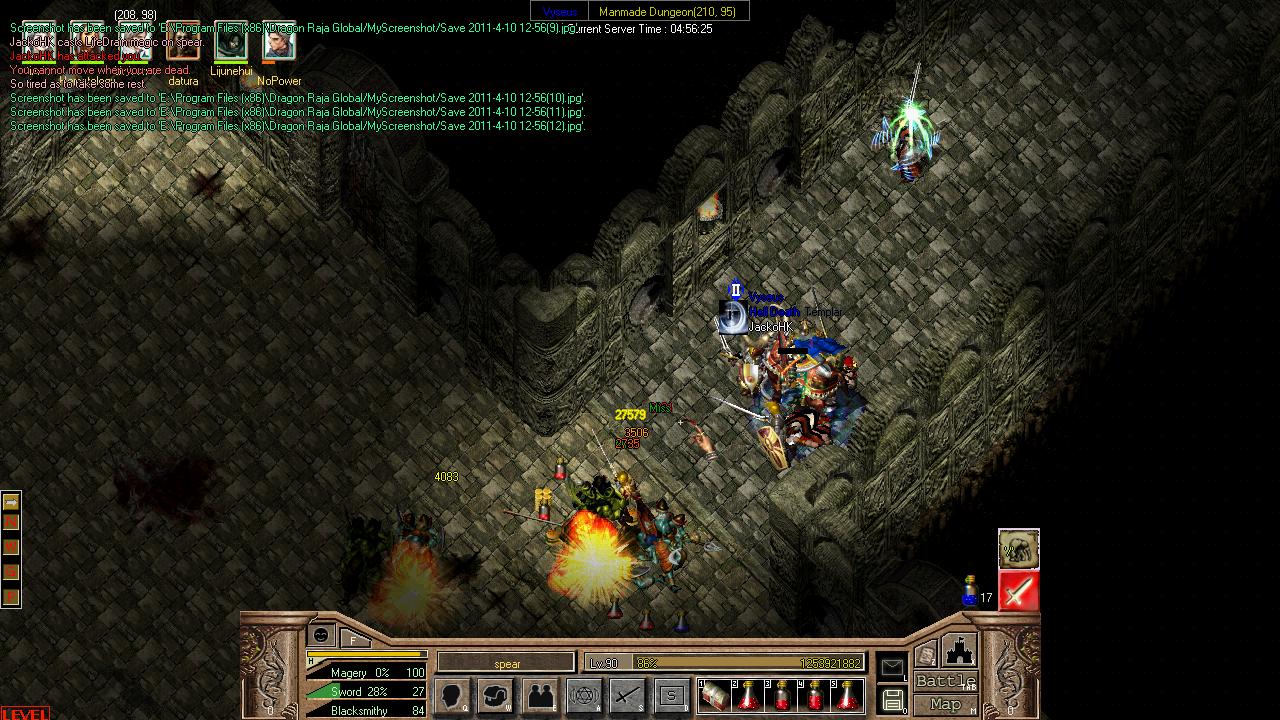1280x720 pixels.
Task: Click the floppy disk save icon
Action: click(892, 699)
